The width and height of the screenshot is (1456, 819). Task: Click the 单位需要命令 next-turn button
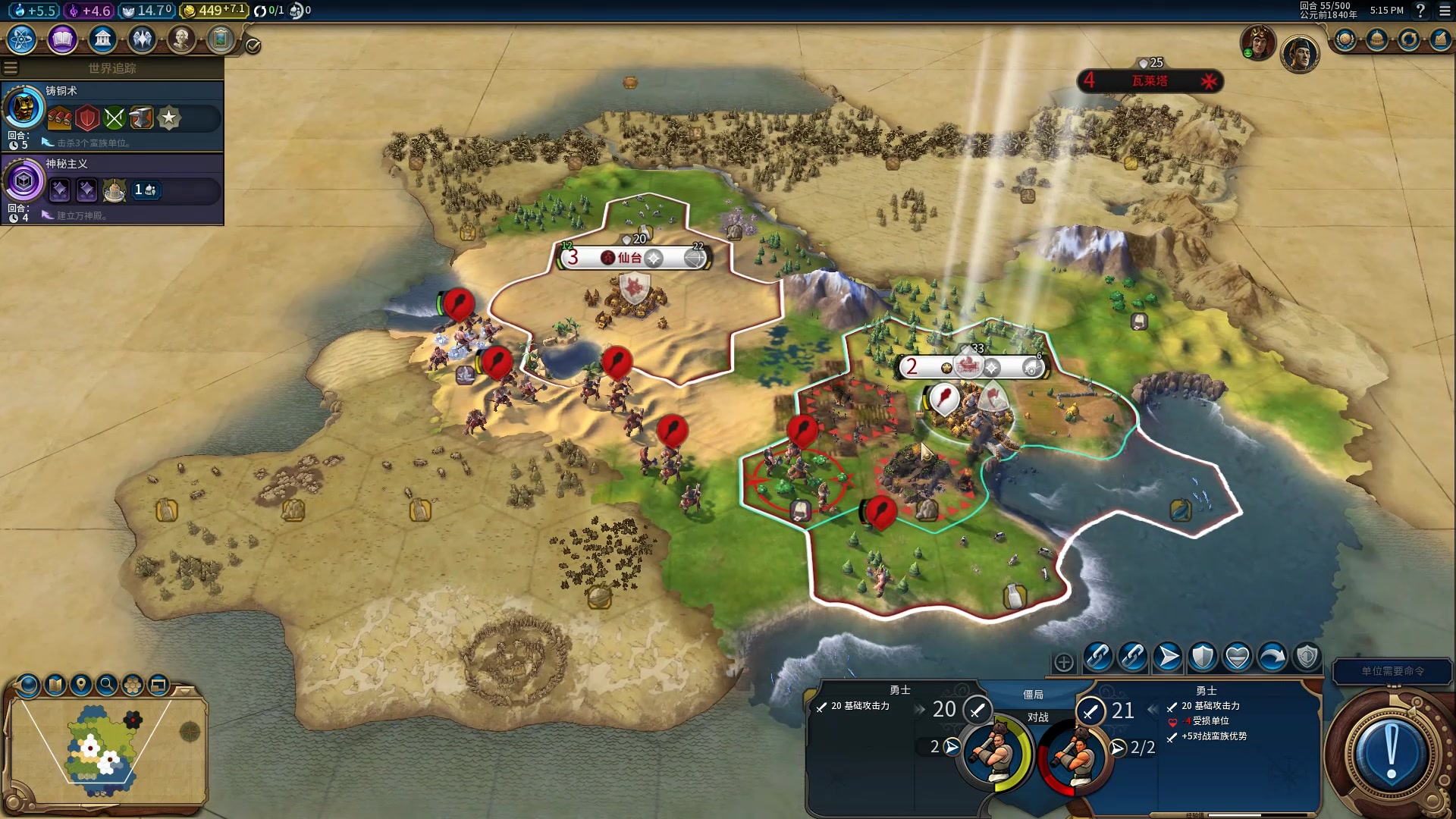click(x=1392, y=671)
